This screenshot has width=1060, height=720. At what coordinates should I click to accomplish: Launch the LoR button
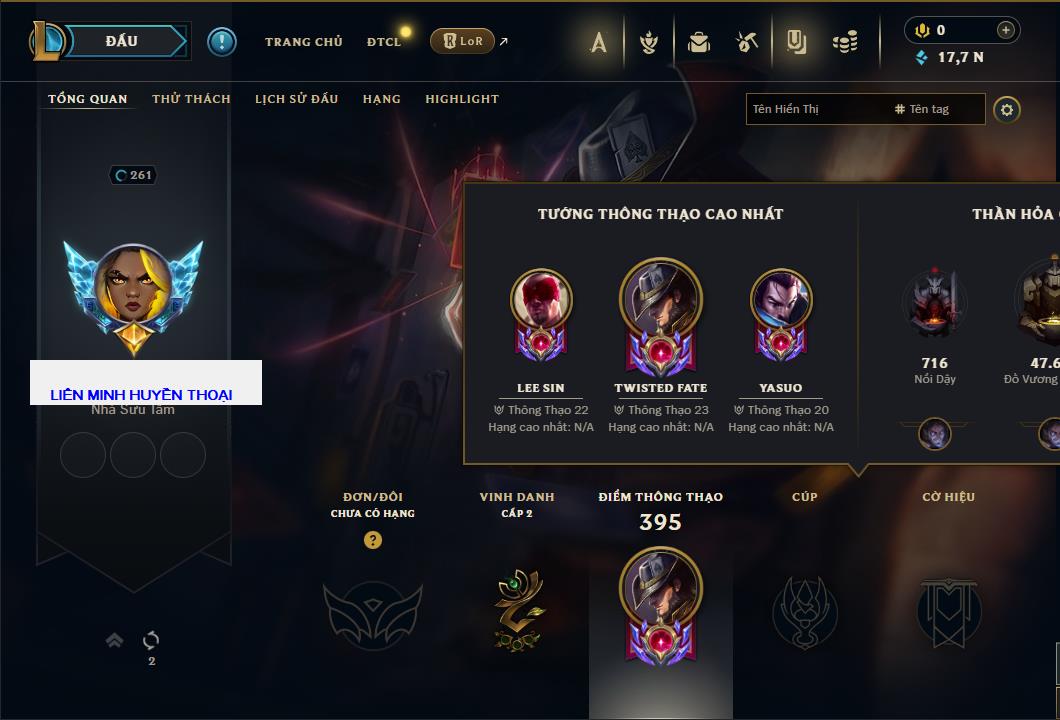click(x=462, y=41)
